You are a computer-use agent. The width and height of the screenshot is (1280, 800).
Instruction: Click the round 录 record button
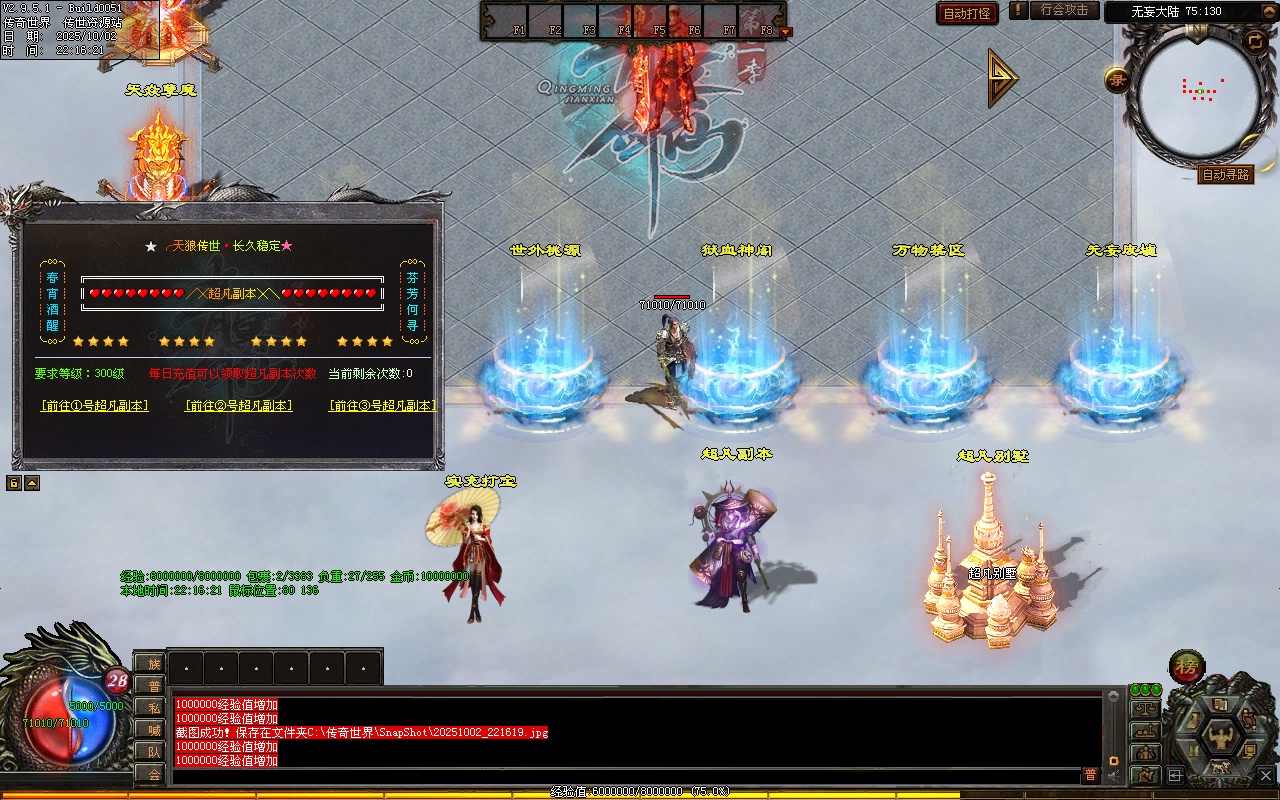1117,80
